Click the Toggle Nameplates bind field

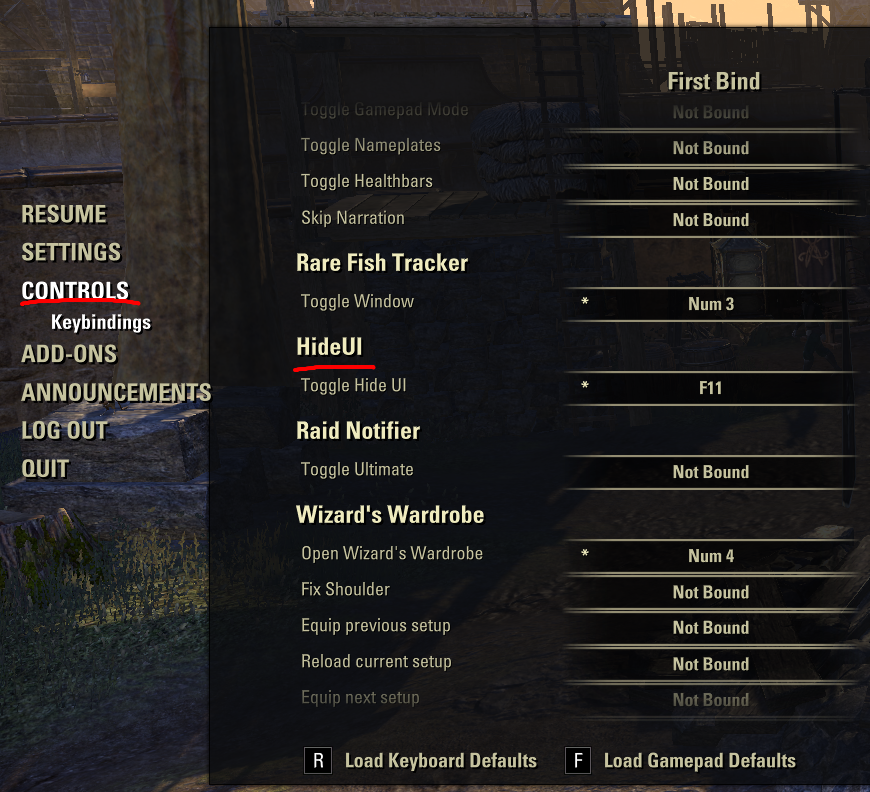(711, 148)
